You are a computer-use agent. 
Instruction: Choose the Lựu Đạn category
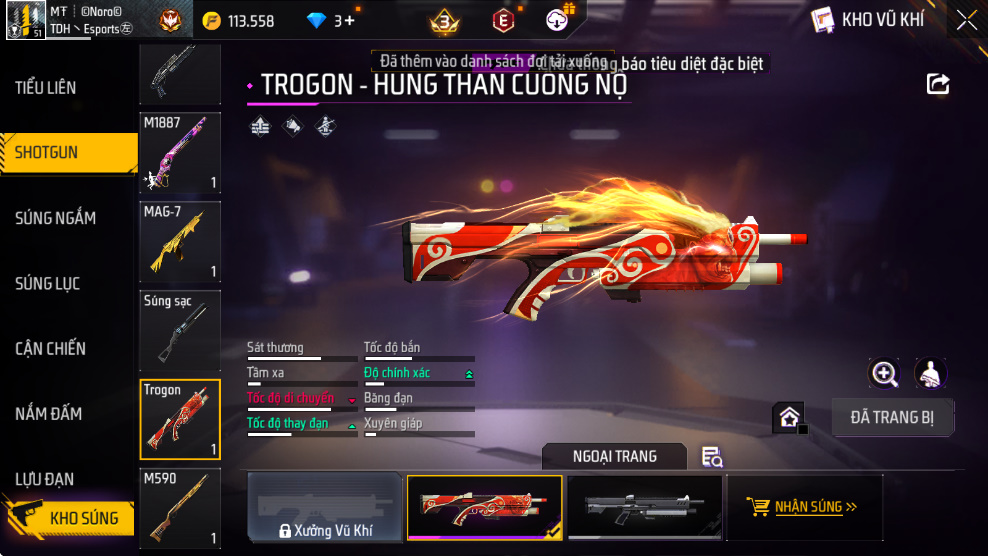click(45, 479)
